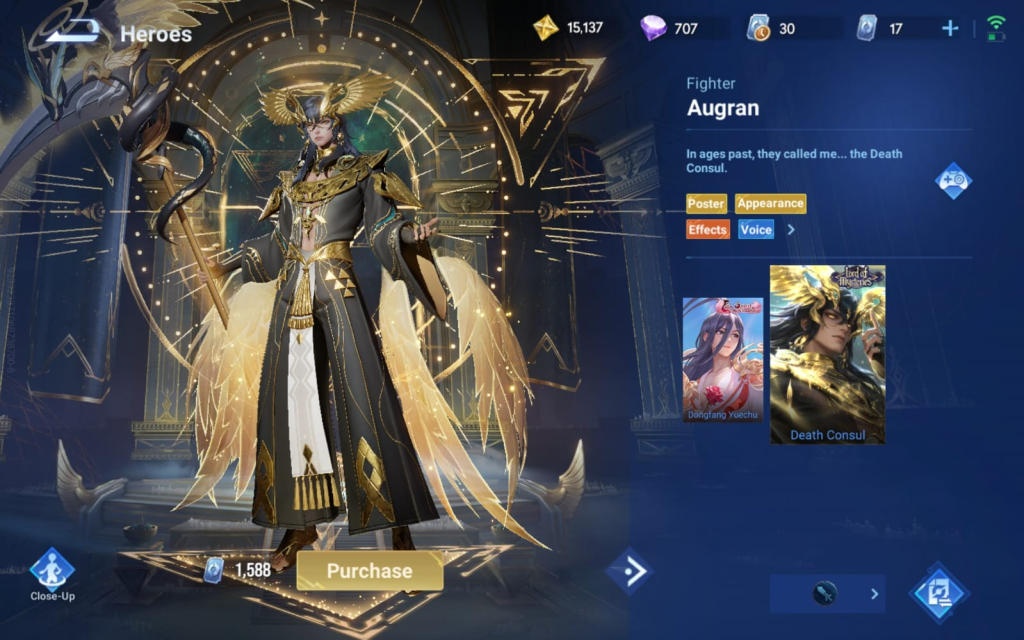Expand skin features with the small arrow

click(791, 230)
